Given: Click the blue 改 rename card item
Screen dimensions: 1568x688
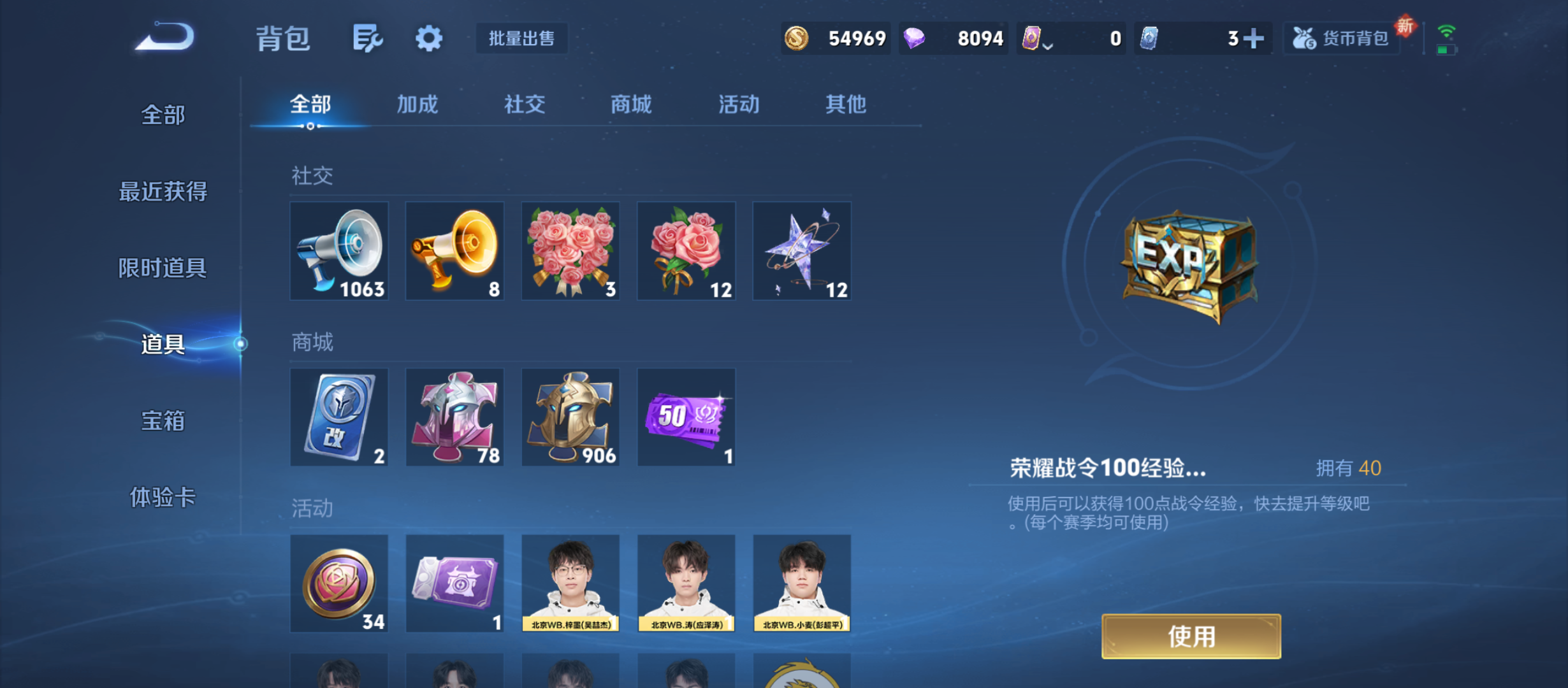Looking at the screenshot, I should [339, 417].
